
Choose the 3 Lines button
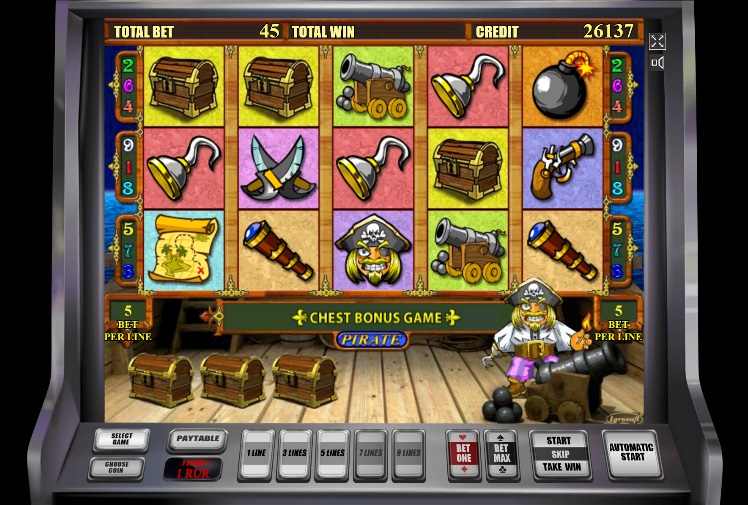tap(294, 455)
